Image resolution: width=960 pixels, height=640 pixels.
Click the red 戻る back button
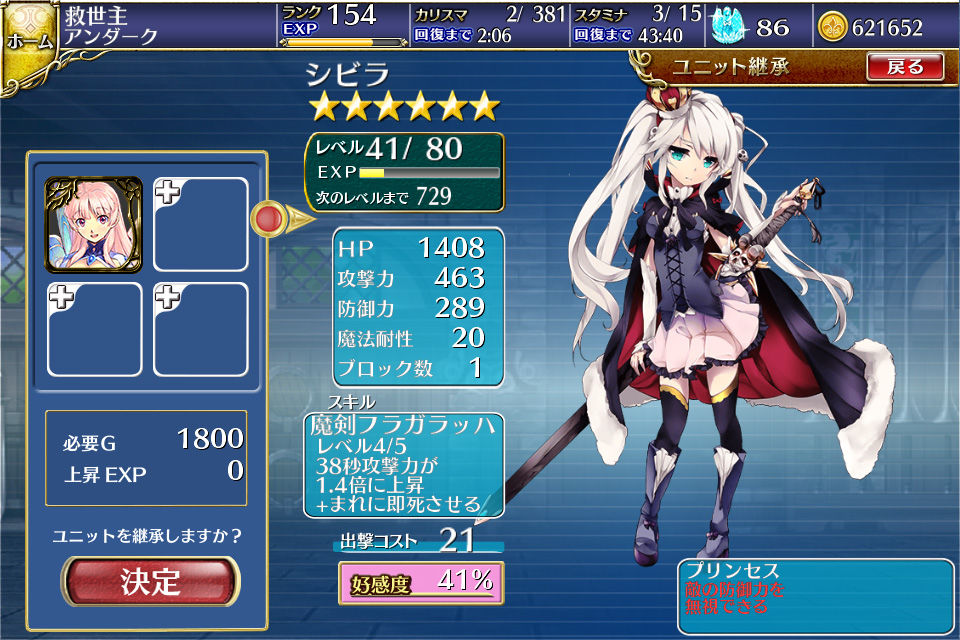pos(904,67)
